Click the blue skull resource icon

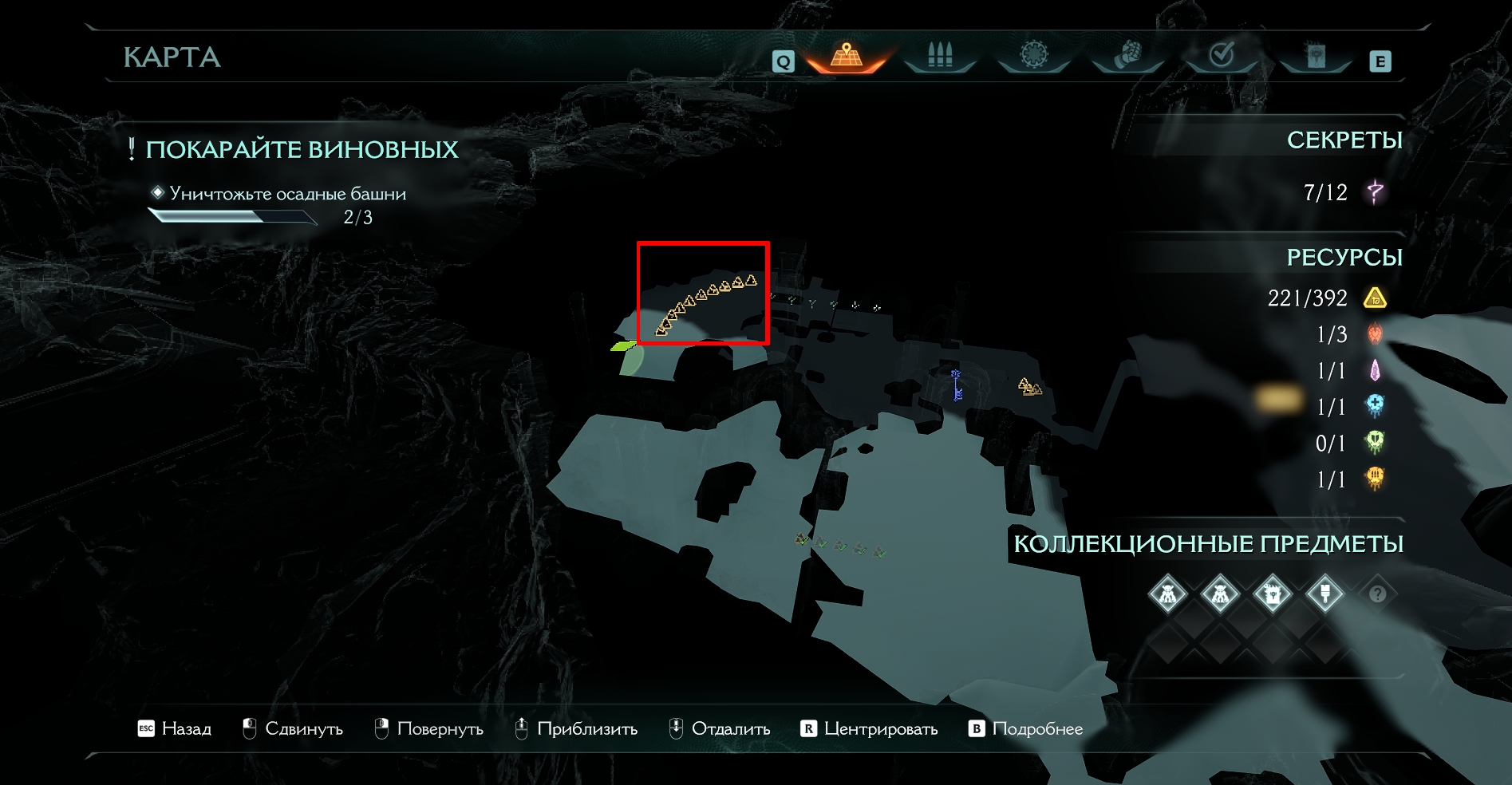[1375, 407]
